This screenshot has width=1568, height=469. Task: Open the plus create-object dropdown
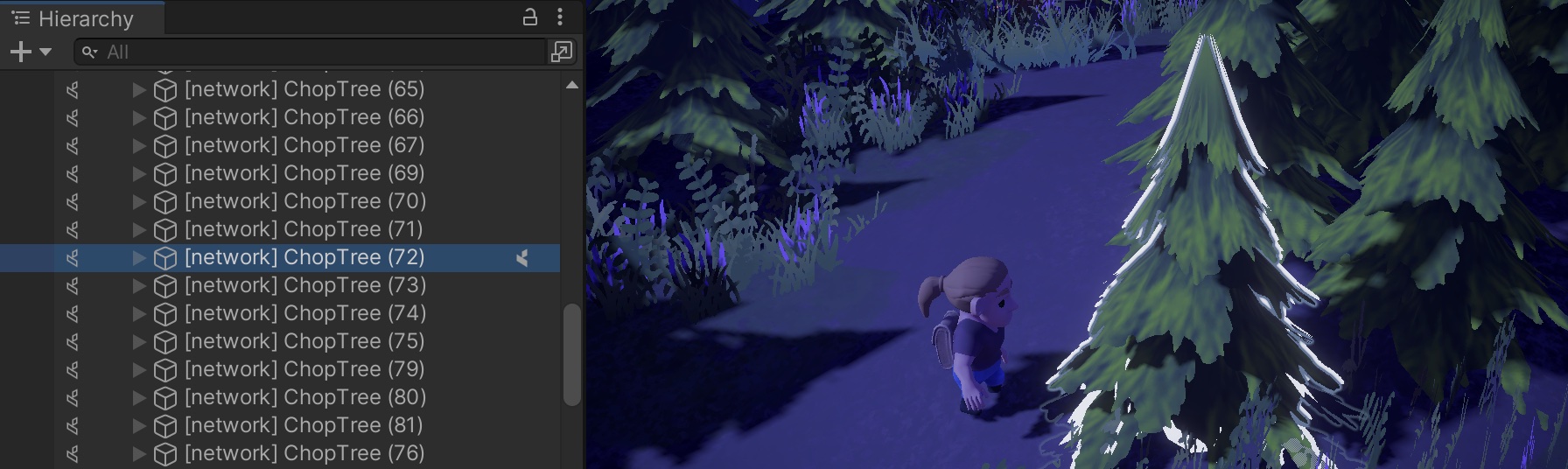click(30, 52)
